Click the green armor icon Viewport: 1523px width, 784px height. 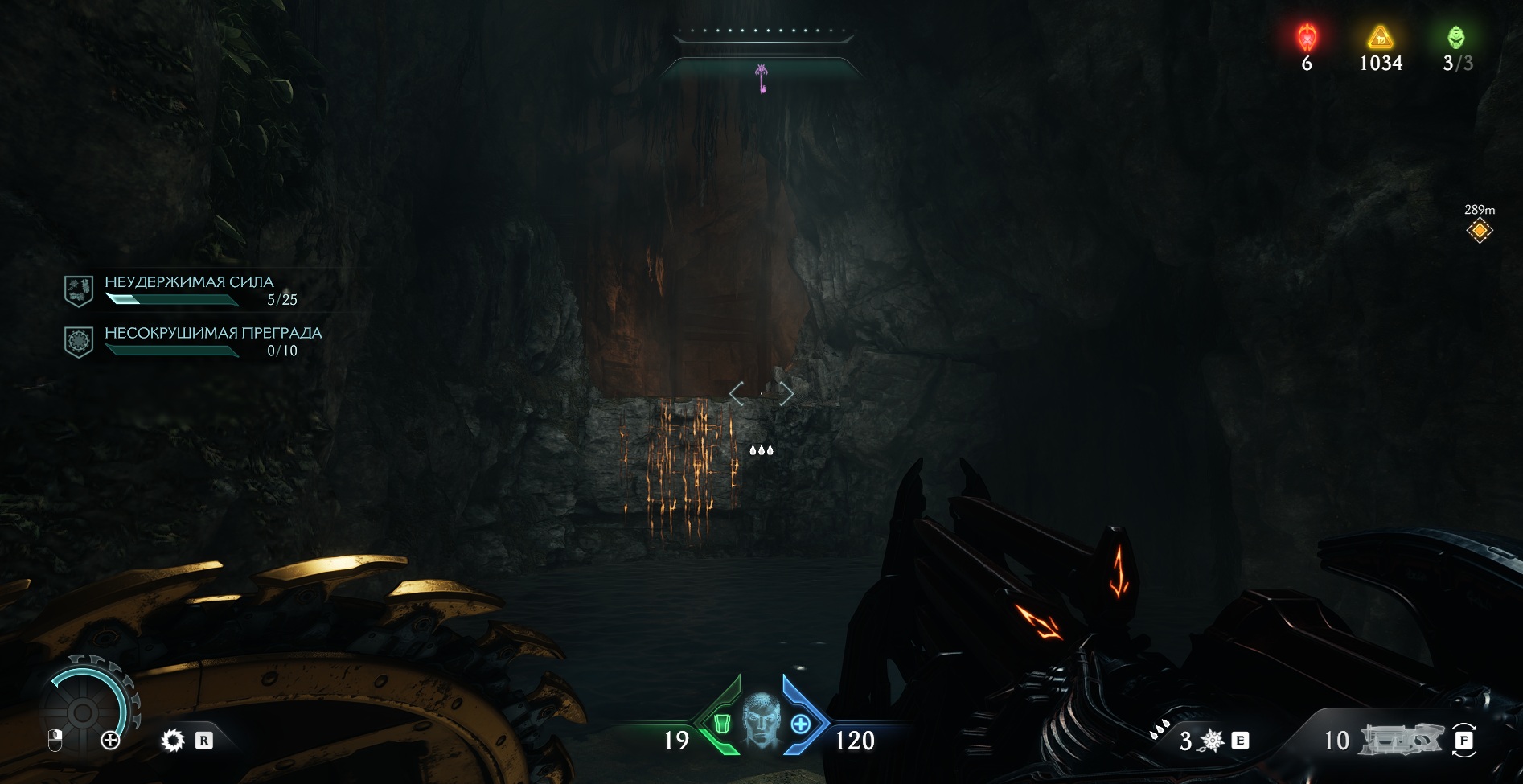coord(722,724)
